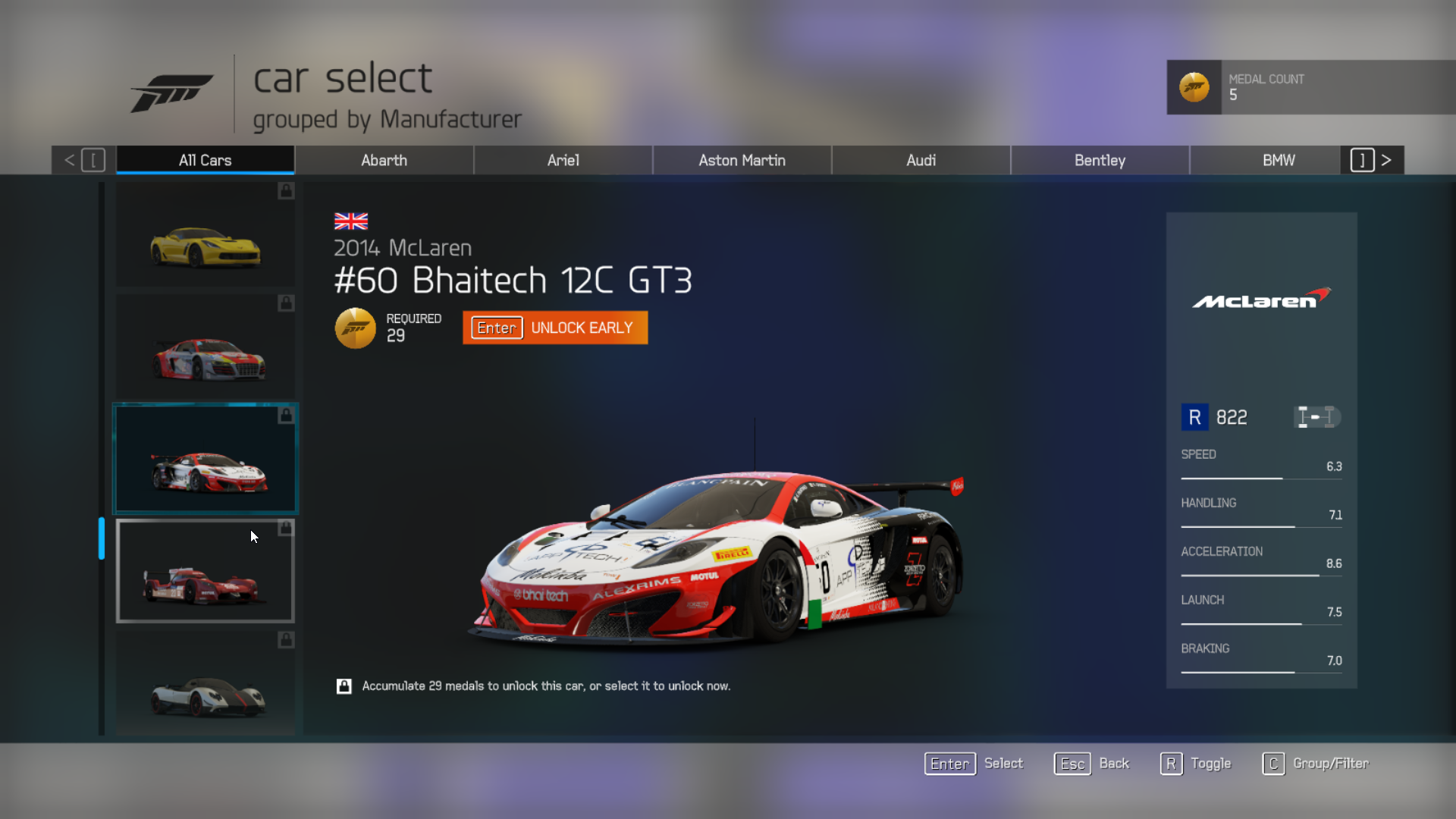Select the McLaren 12C GT3 thumbnail
Image resolution: width=1456 pixels, height=819 pixels.
click(206, 460)
